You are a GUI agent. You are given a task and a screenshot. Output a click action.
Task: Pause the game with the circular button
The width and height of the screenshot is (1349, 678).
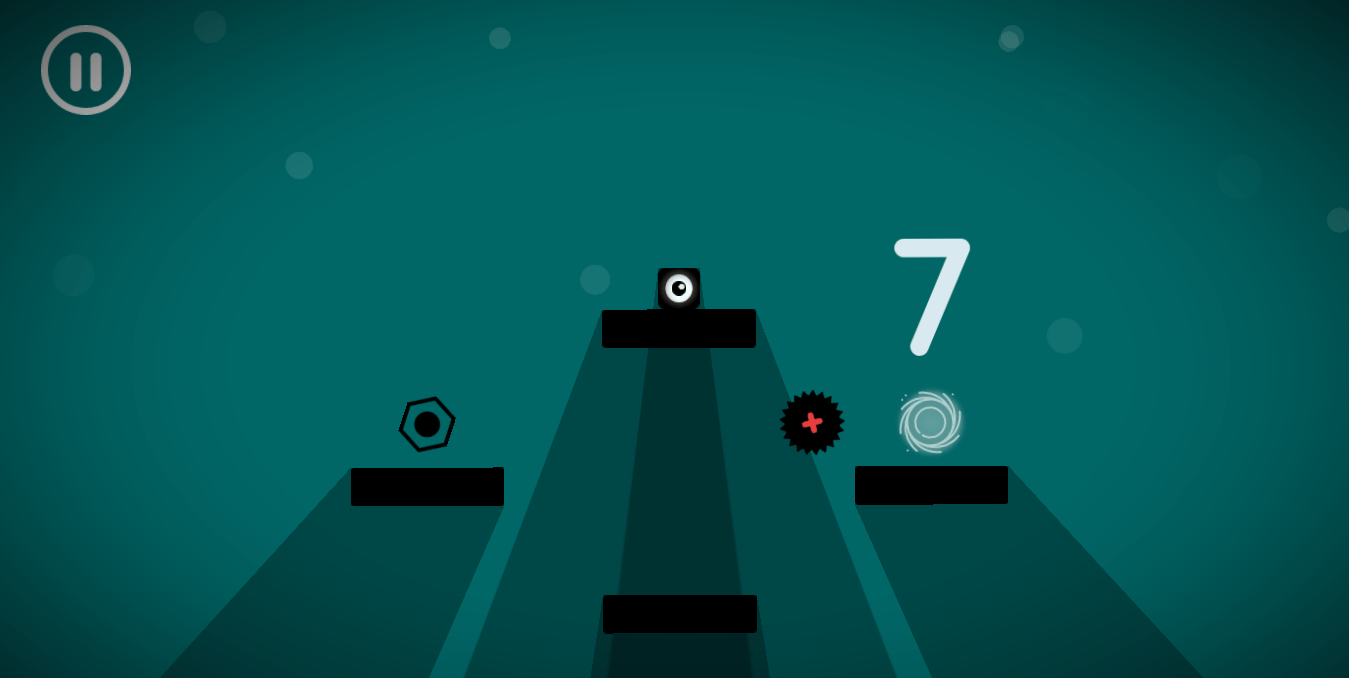point(86,70)
